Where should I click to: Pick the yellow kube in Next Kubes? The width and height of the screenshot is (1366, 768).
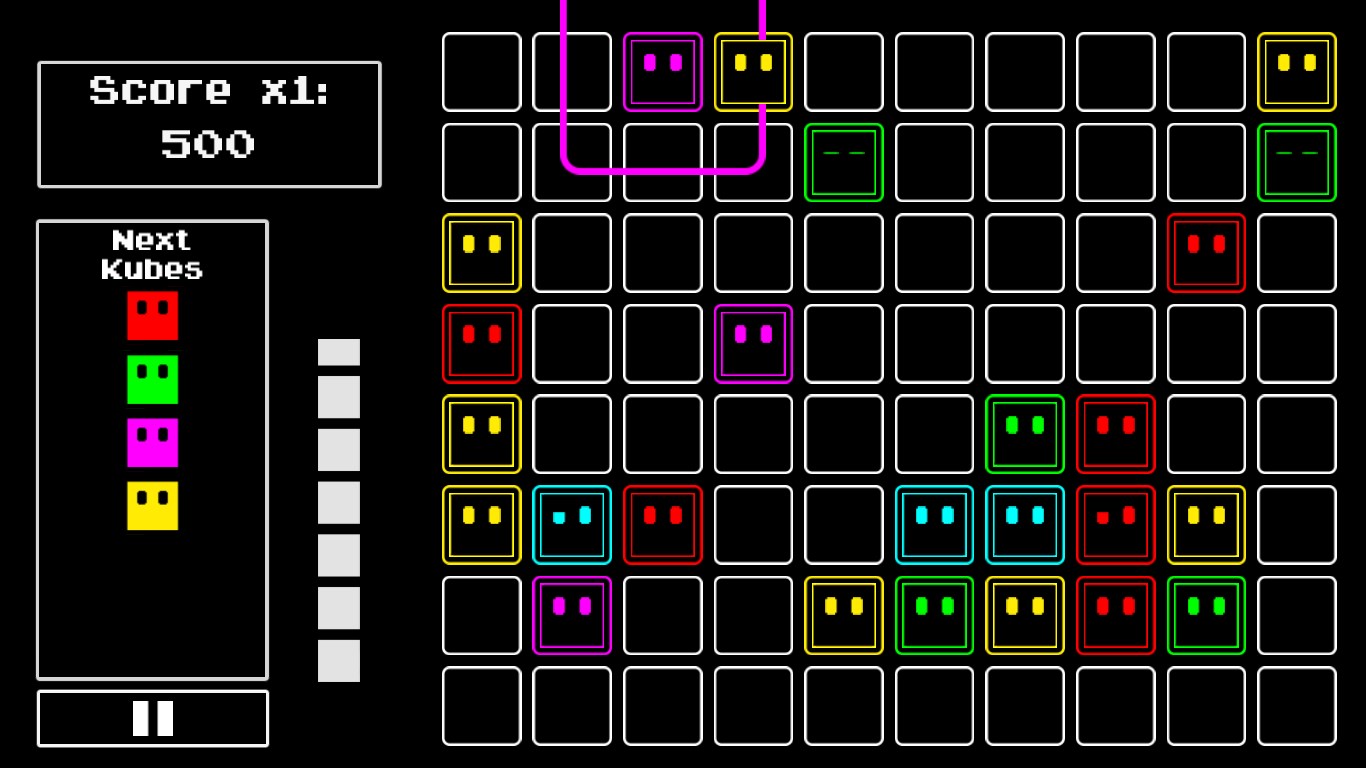tap(152, 506)
